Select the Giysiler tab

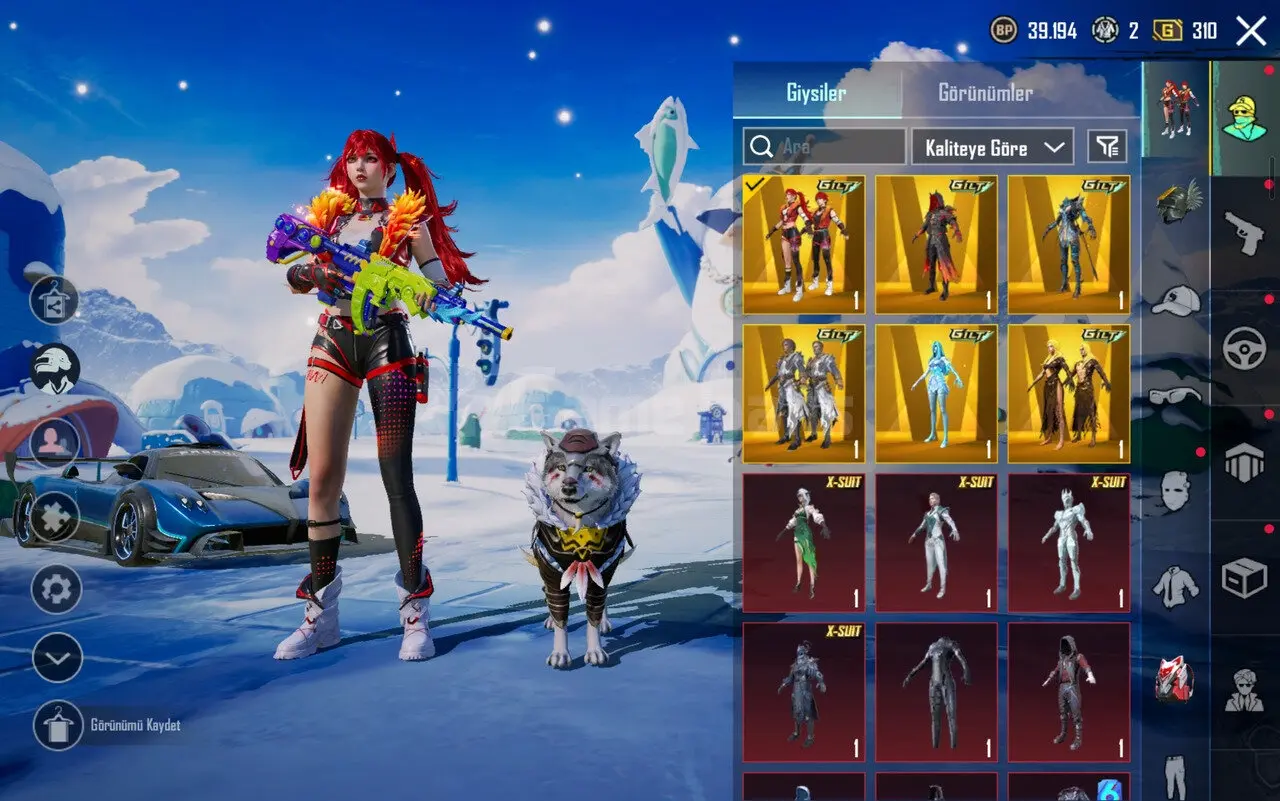[816, 93]
